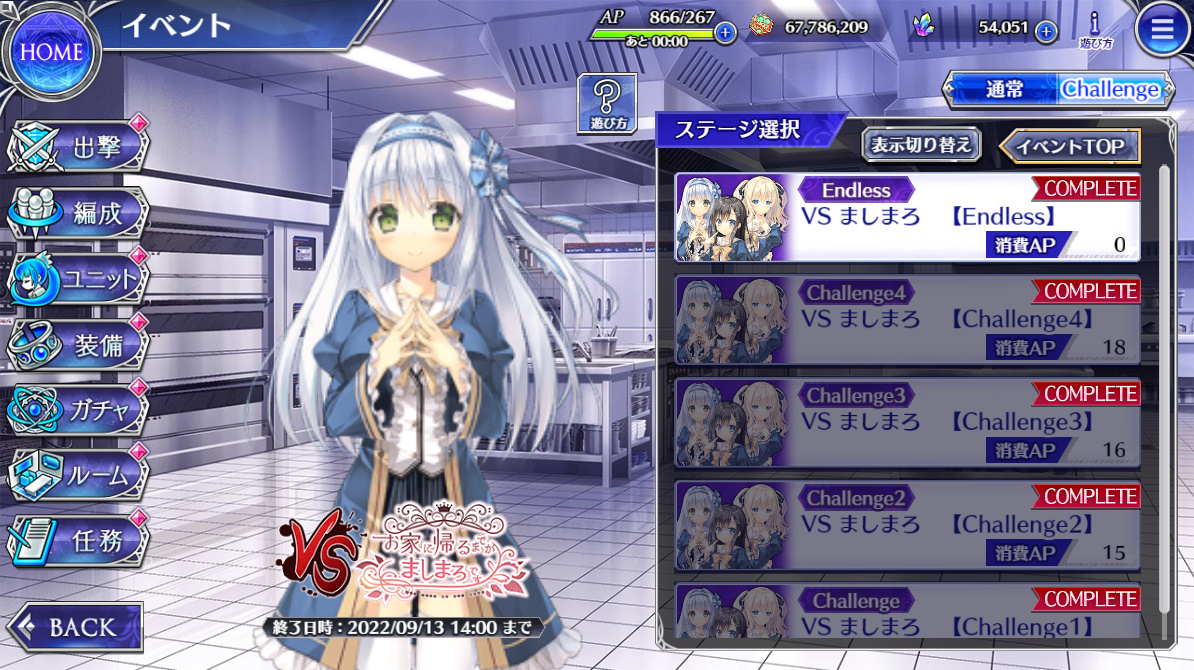The image size is (1194, 670).
Task: Open the hamburger main menu
Action: pos(1162,32)
